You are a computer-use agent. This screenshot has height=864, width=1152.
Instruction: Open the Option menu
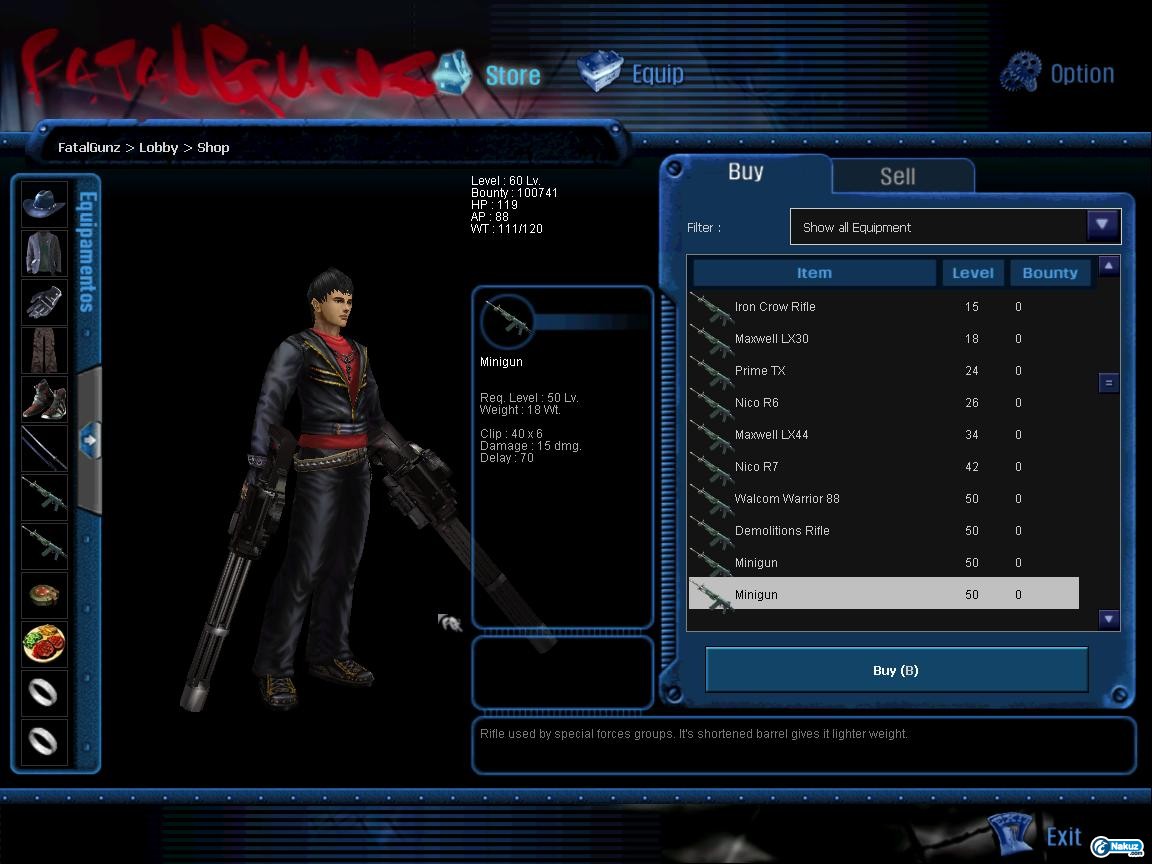pyautogui.click(x=1058, y=74)
